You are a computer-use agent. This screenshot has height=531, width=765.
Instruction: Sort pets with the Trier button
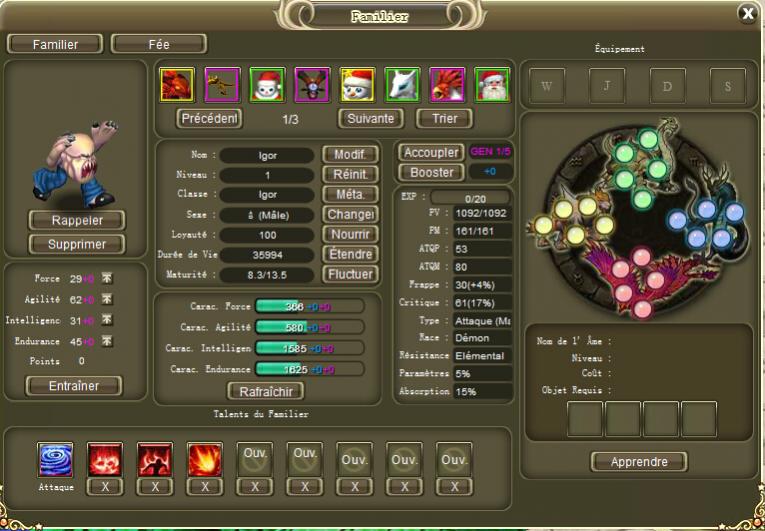pyautogui.click(x=444, y=118)
